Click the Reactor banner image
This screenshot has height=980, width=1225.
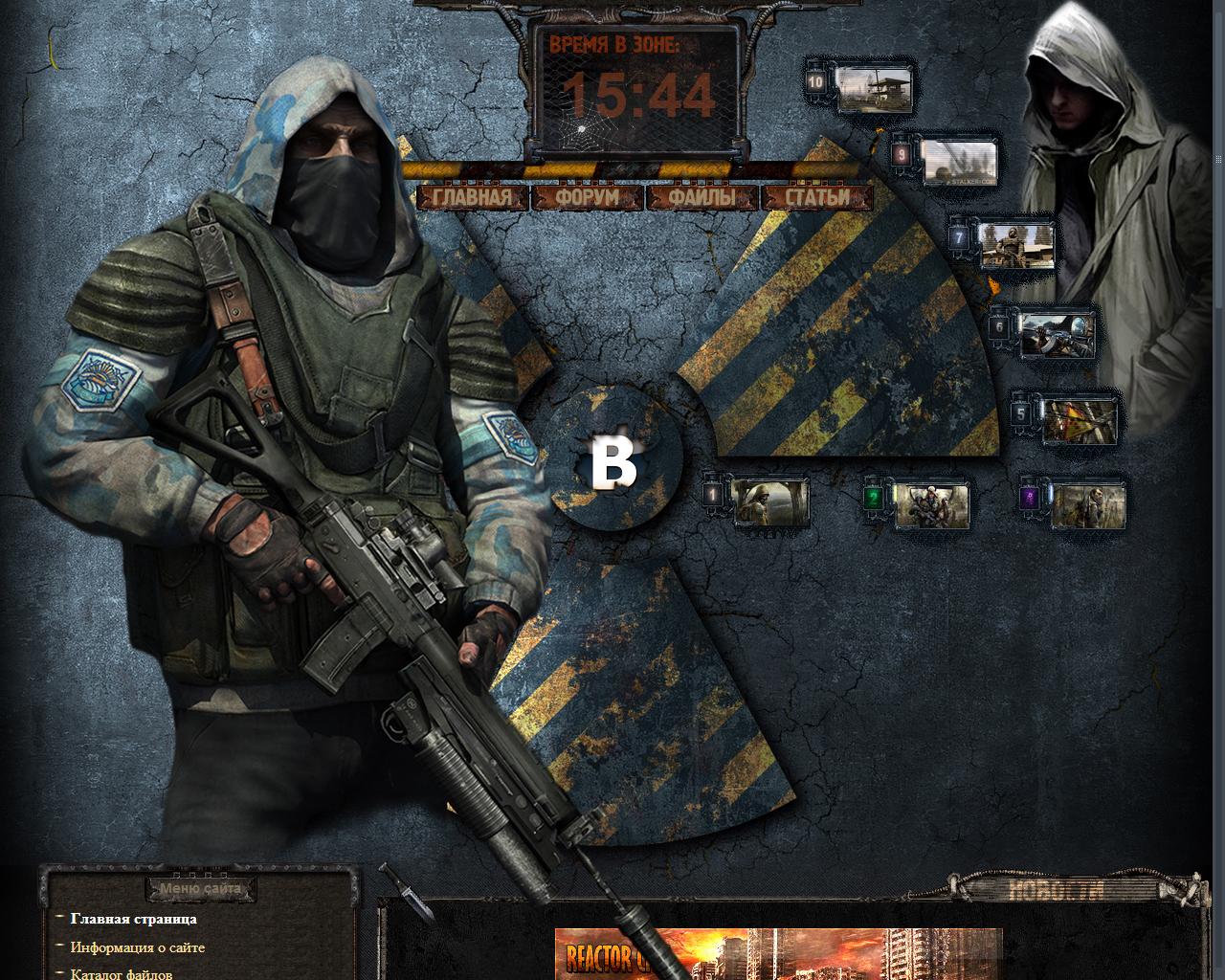(777, 953)
